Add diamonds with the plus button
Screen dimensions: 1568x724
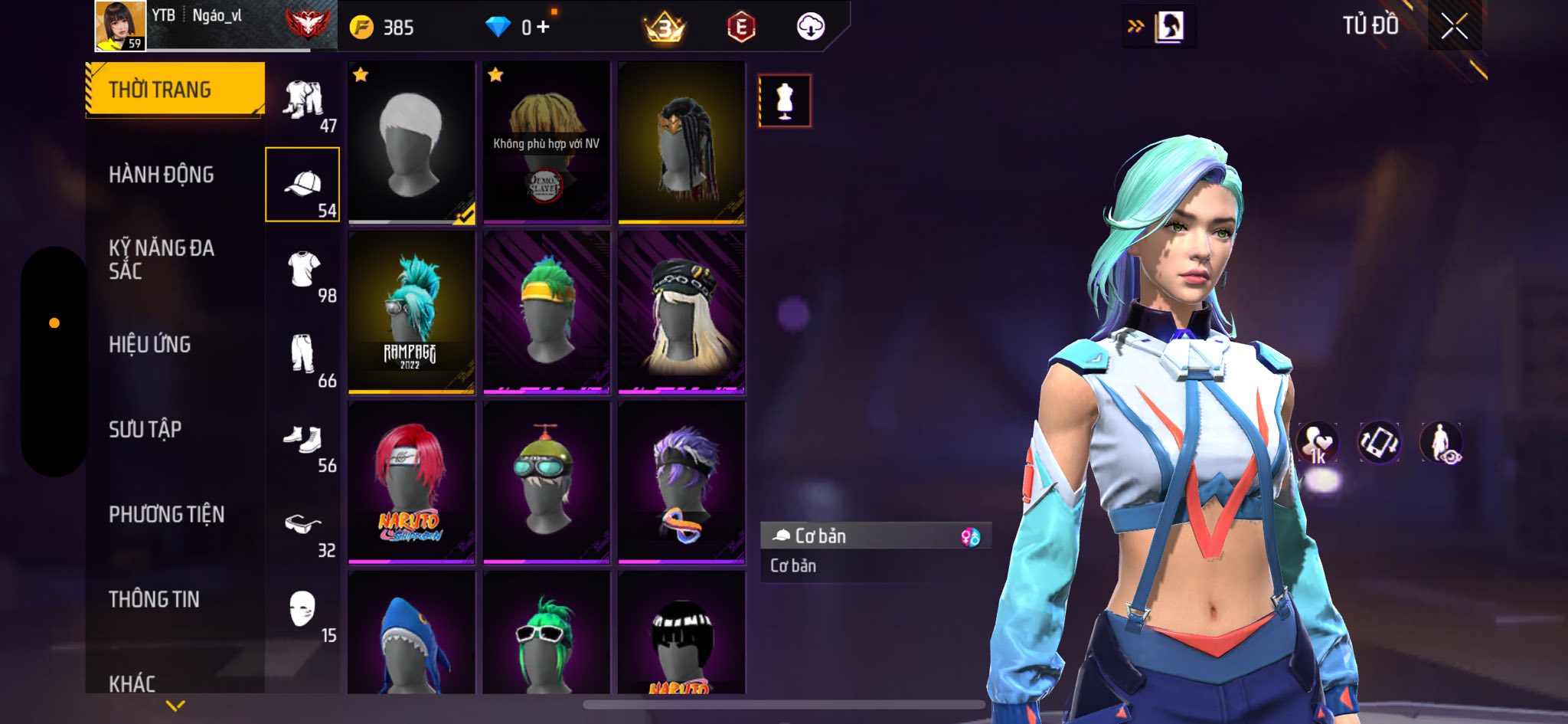543,27
